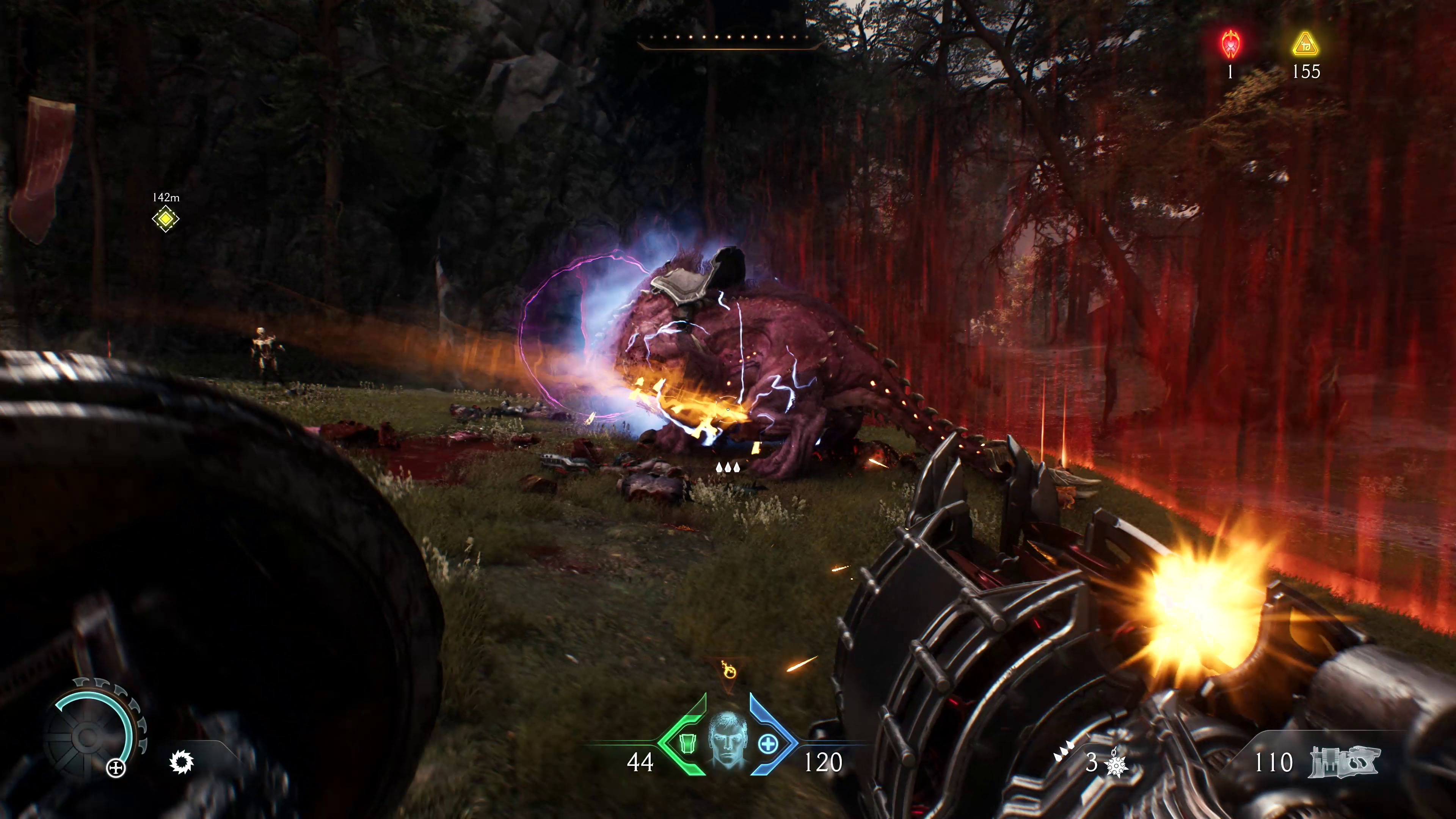Select the green armor icon

point(687,744)
